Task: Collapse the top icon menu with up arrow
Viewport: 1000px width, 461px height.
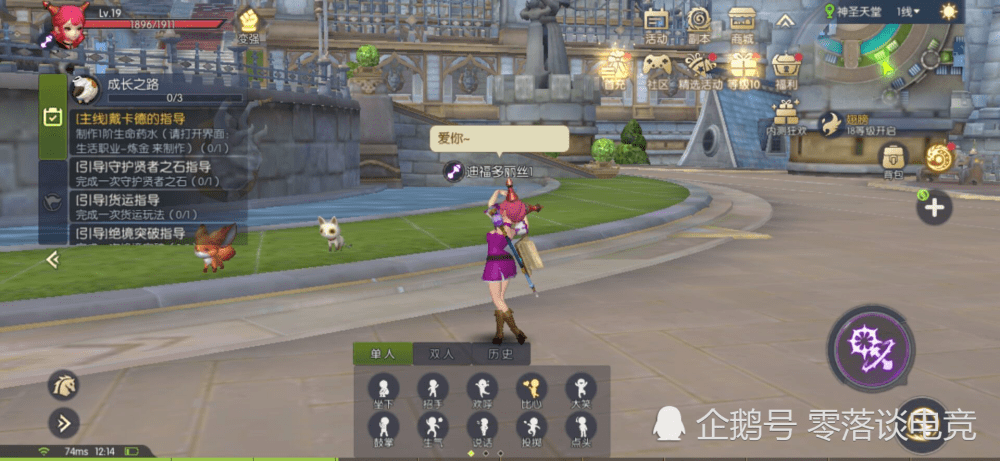Action: point(785,20)
